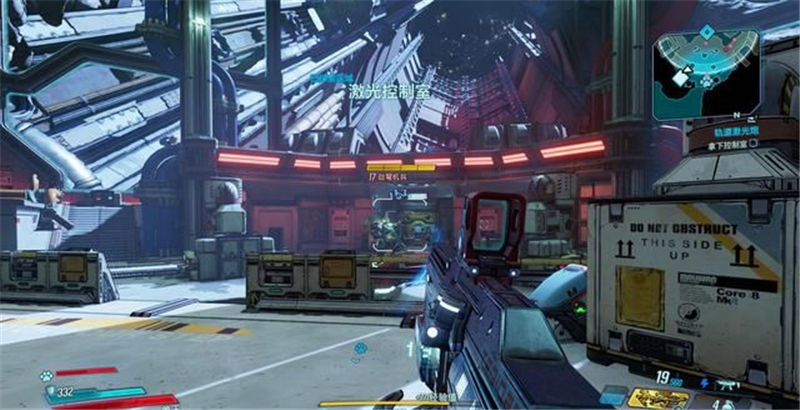Open the minimap in the corner
Screen dimensions: 800x410
(706, 74)
